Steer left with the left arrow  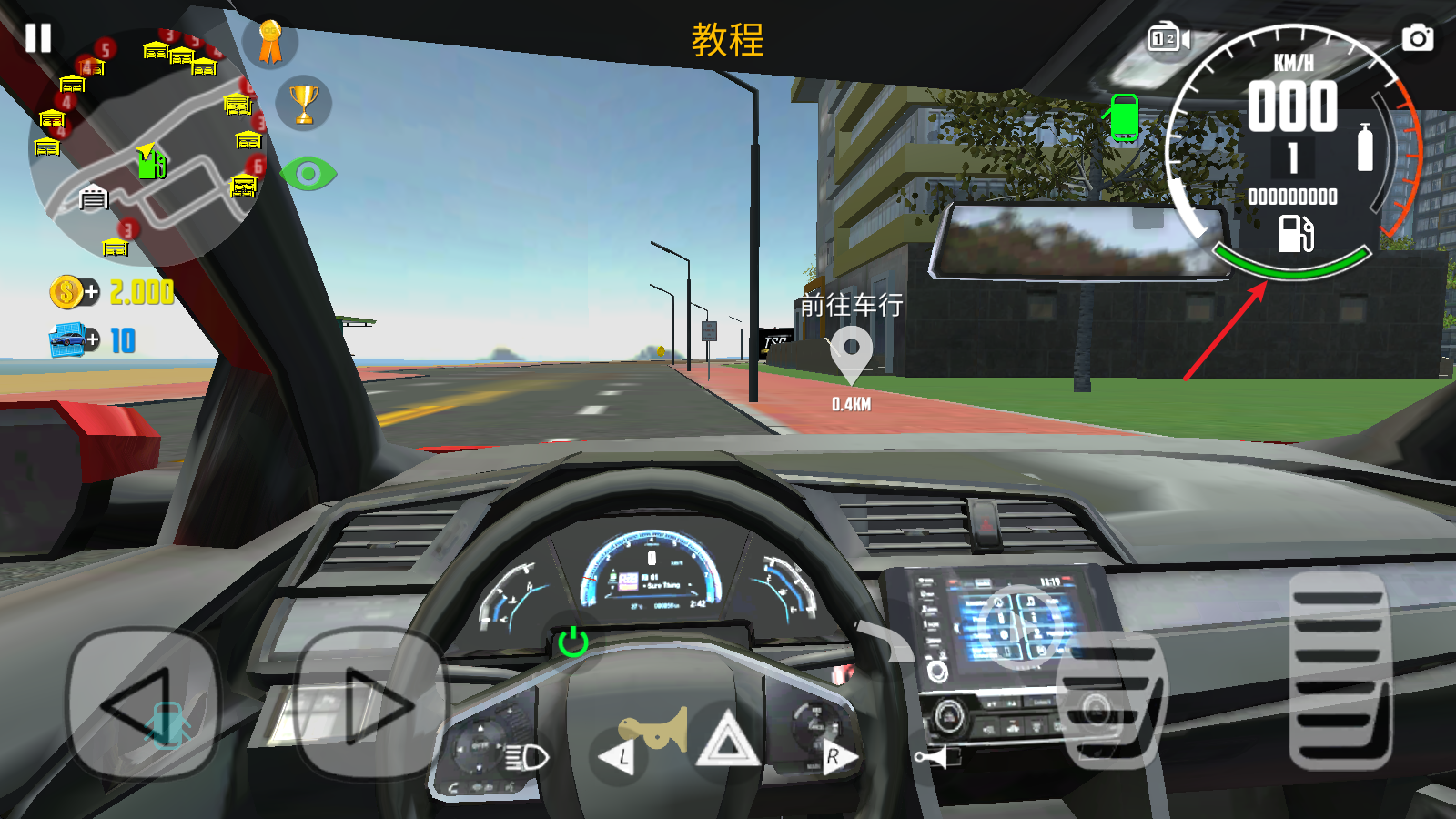pos(144,704)
